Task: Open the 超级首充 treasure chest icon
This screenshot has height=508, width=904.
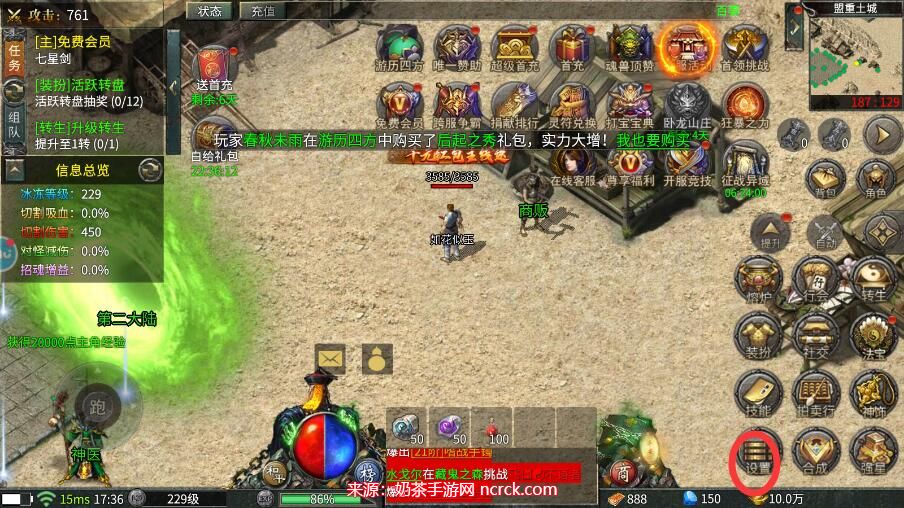Action: pos(514,47)
